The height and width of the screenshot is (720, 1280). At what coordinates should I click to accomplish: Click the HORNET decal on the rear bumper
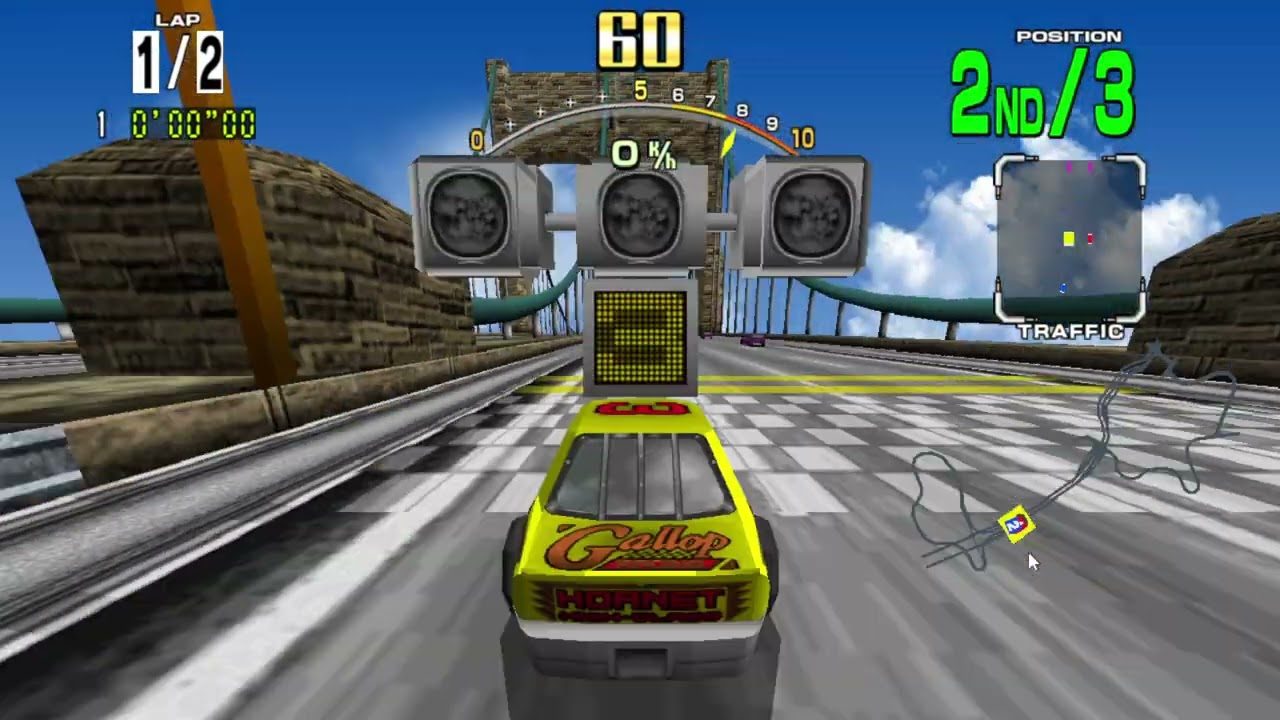coord(638,602)
